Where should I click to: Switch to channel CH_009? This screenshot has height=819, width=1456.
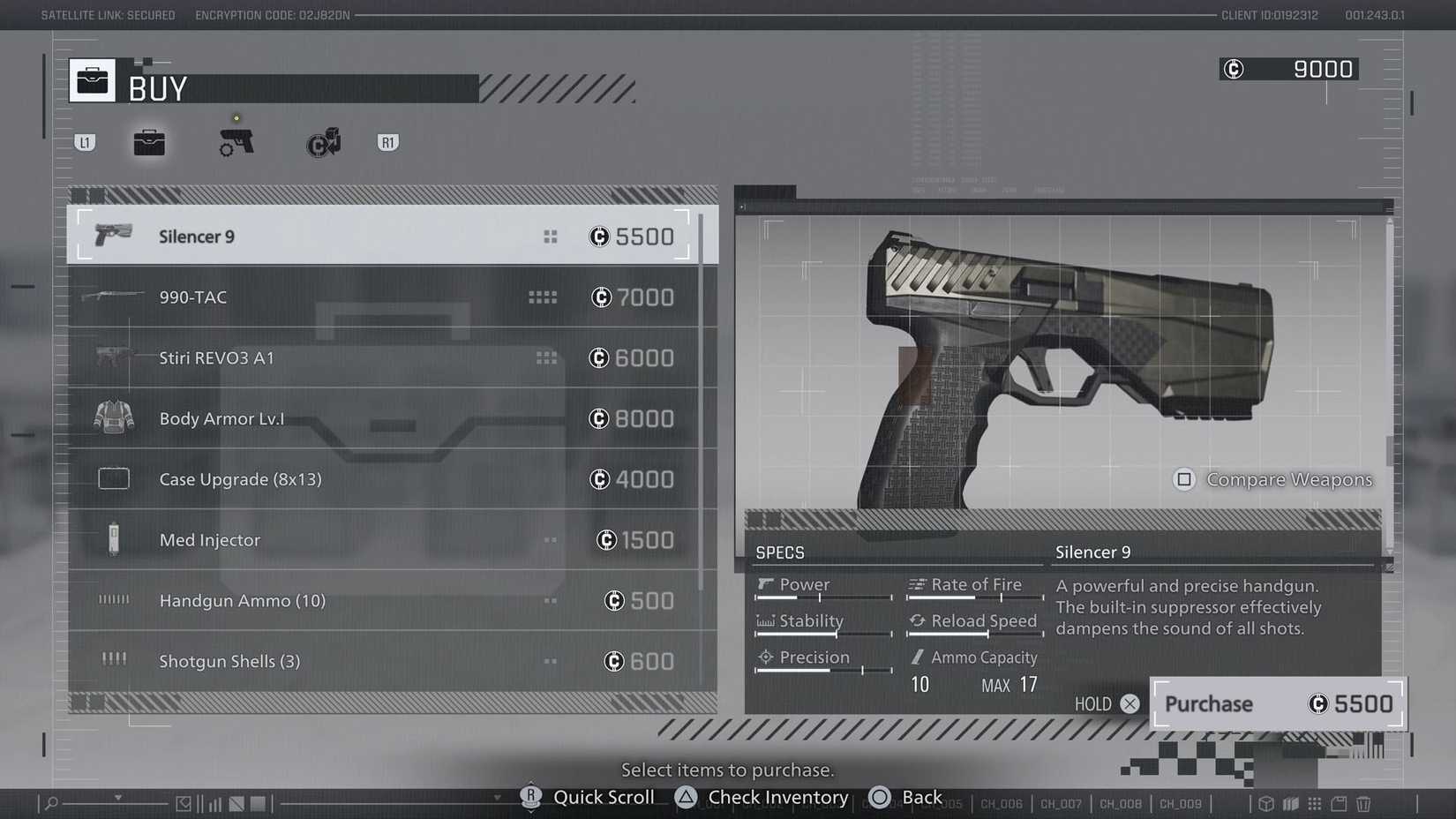click(x=1181, y=804)
